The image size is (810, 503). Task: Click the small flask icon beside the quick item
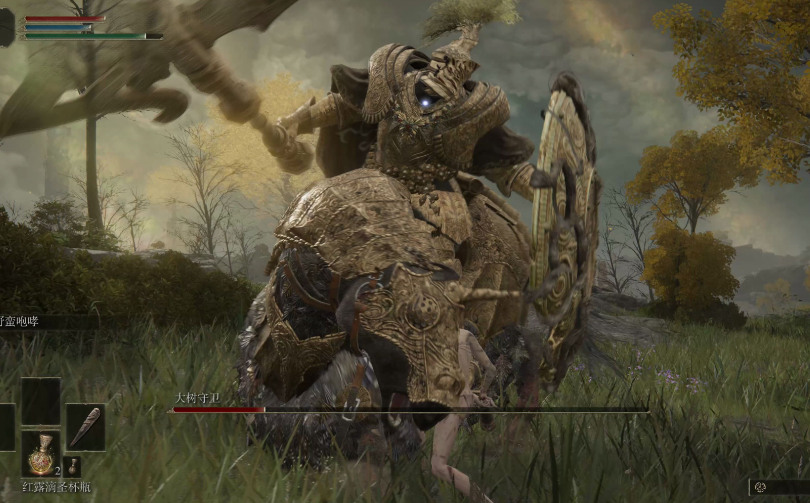(x=72, y=466)
